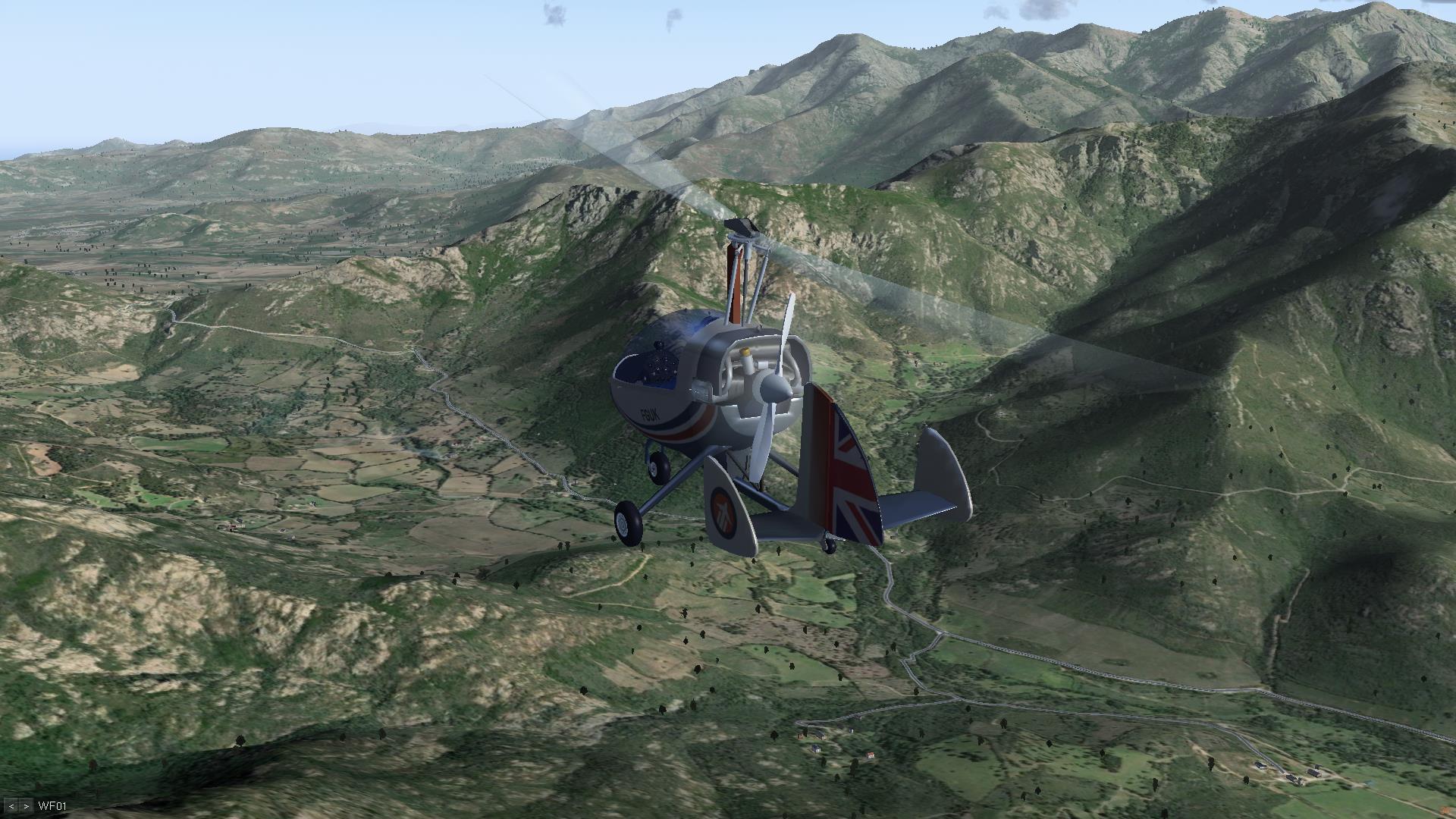Click the previous arrow beside WF01

13,806
